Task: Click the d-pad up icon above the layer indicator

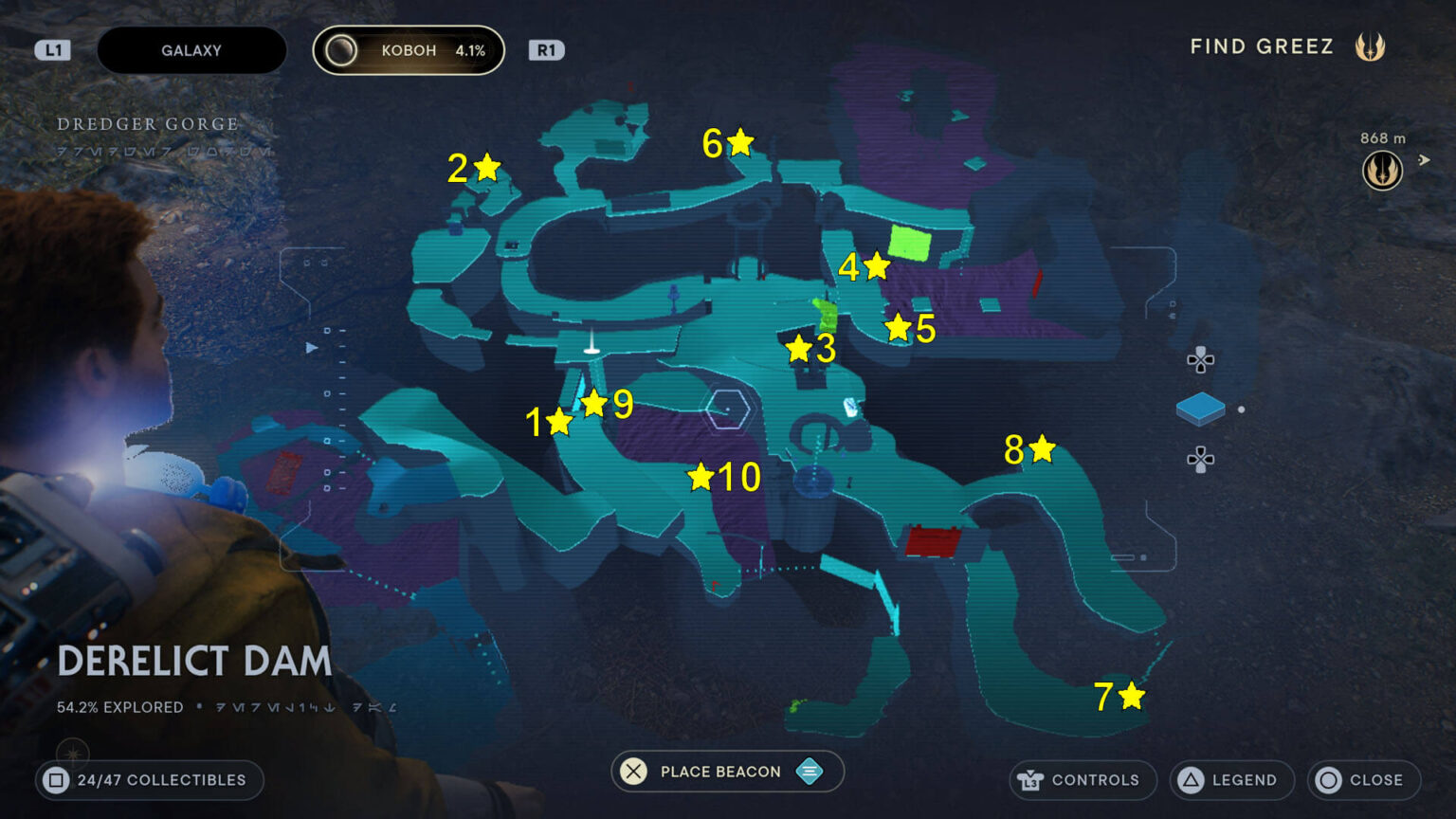Action: (x=1199, y=361)
